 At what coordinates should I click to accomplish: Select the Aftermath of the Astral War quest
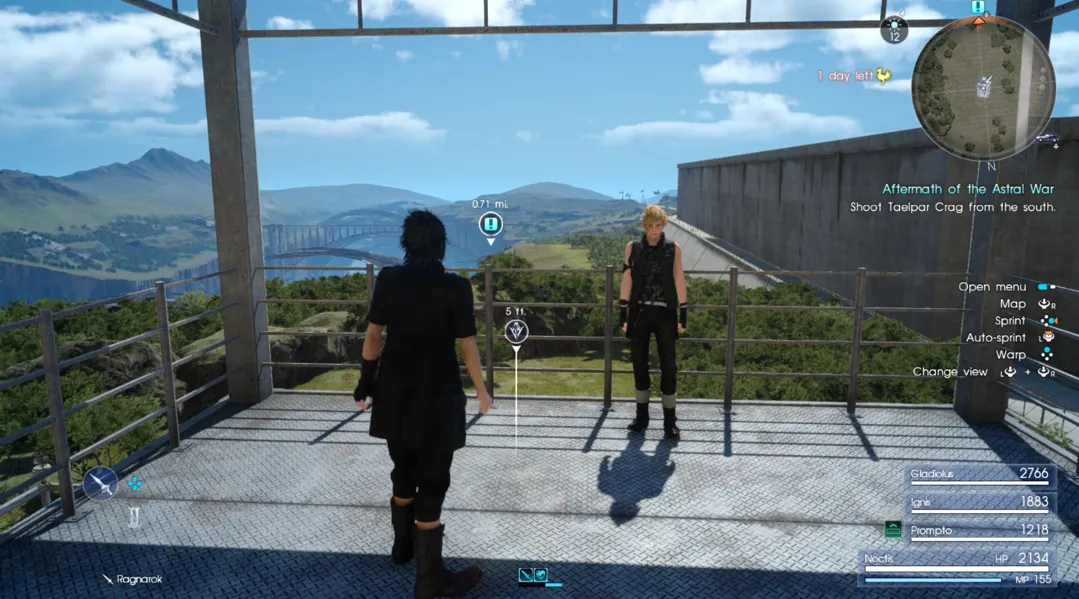pyautogui.click(x=967, y=189)
